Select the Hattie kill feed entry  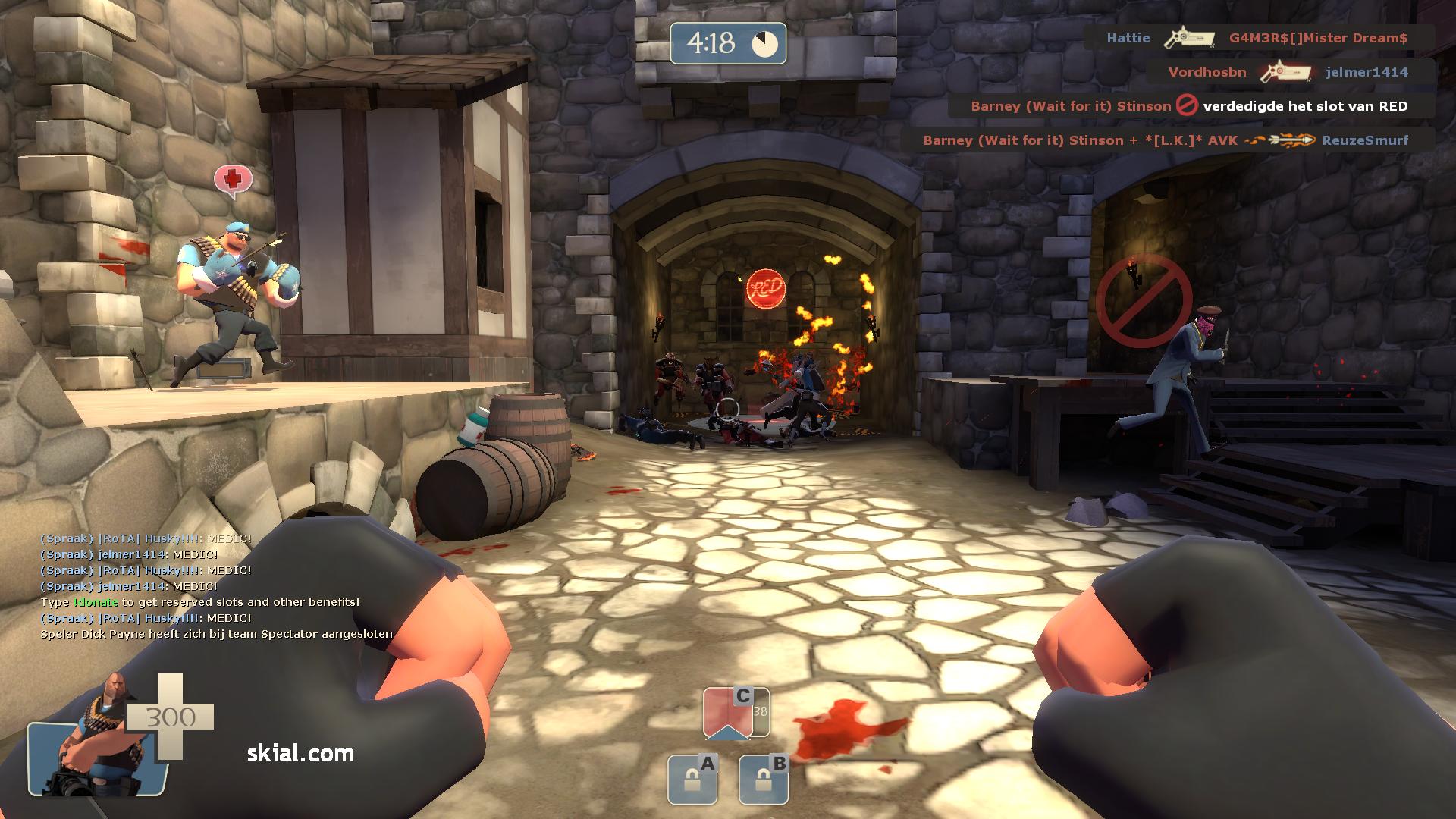pos(1257,38)
